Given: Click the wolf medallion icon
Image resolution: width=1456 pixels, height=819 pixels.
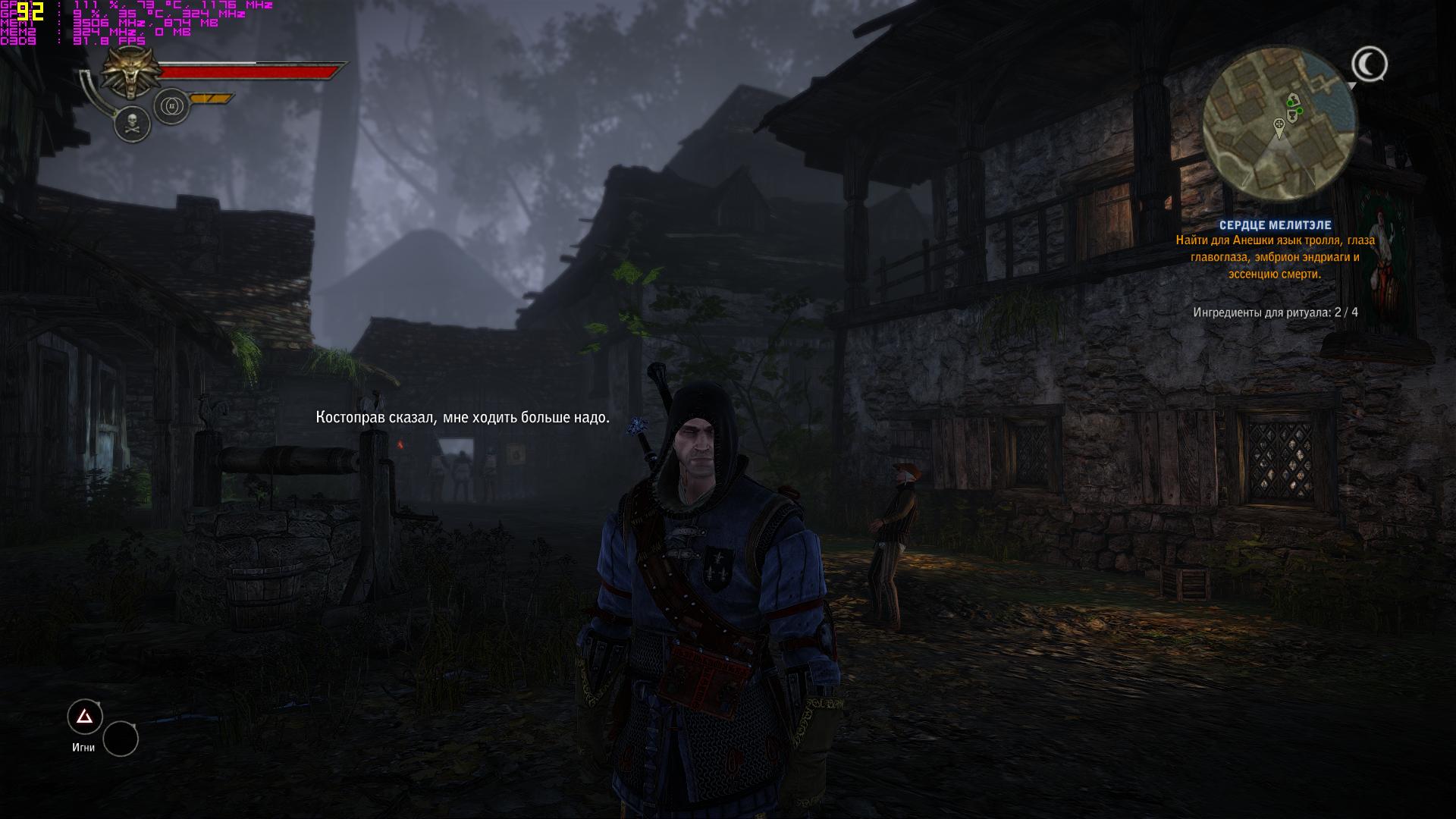Looking at the screenshot, I should (129, 72).
